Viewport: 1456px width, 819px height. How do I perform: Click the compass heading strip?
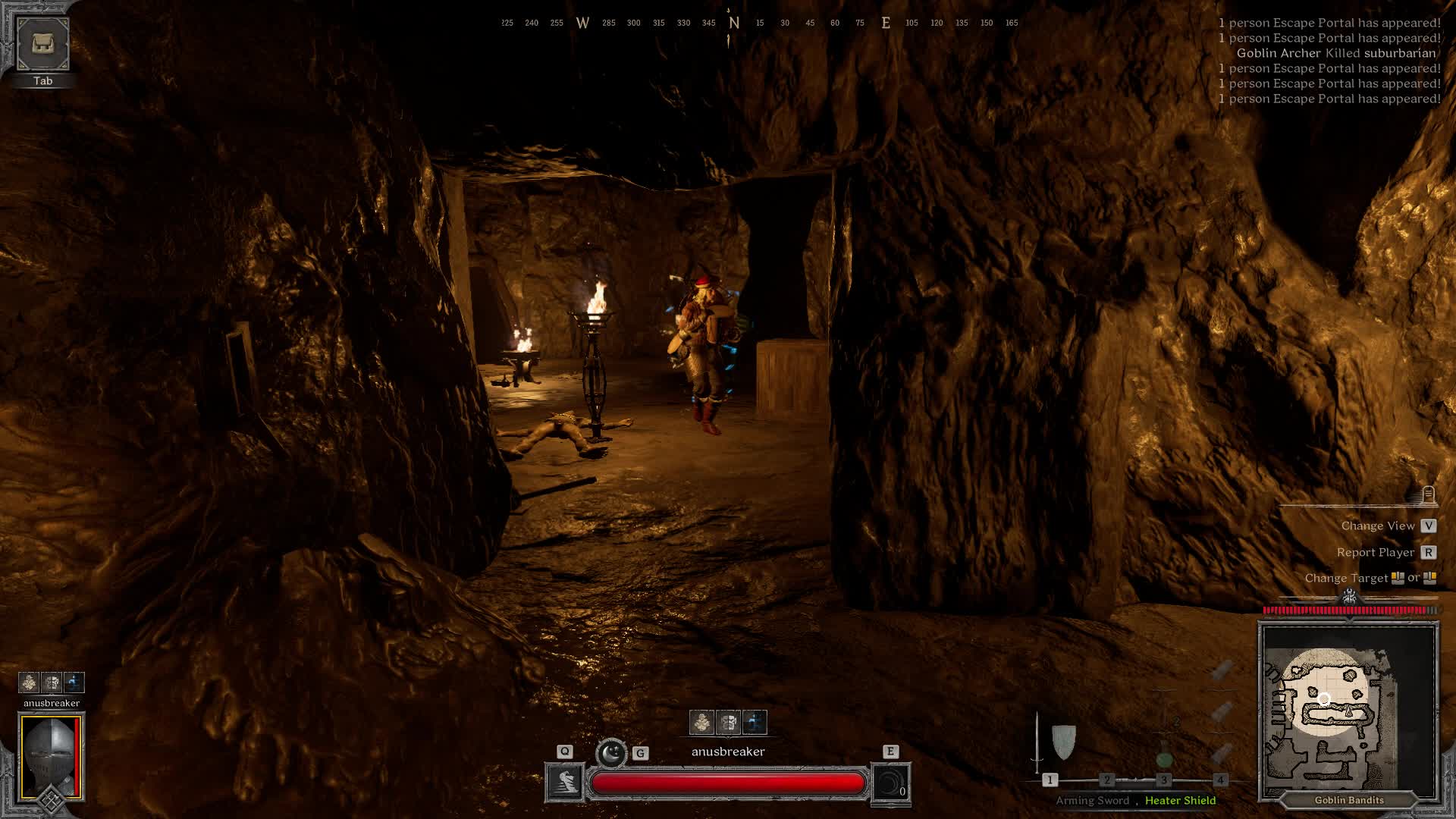(759, 23)
